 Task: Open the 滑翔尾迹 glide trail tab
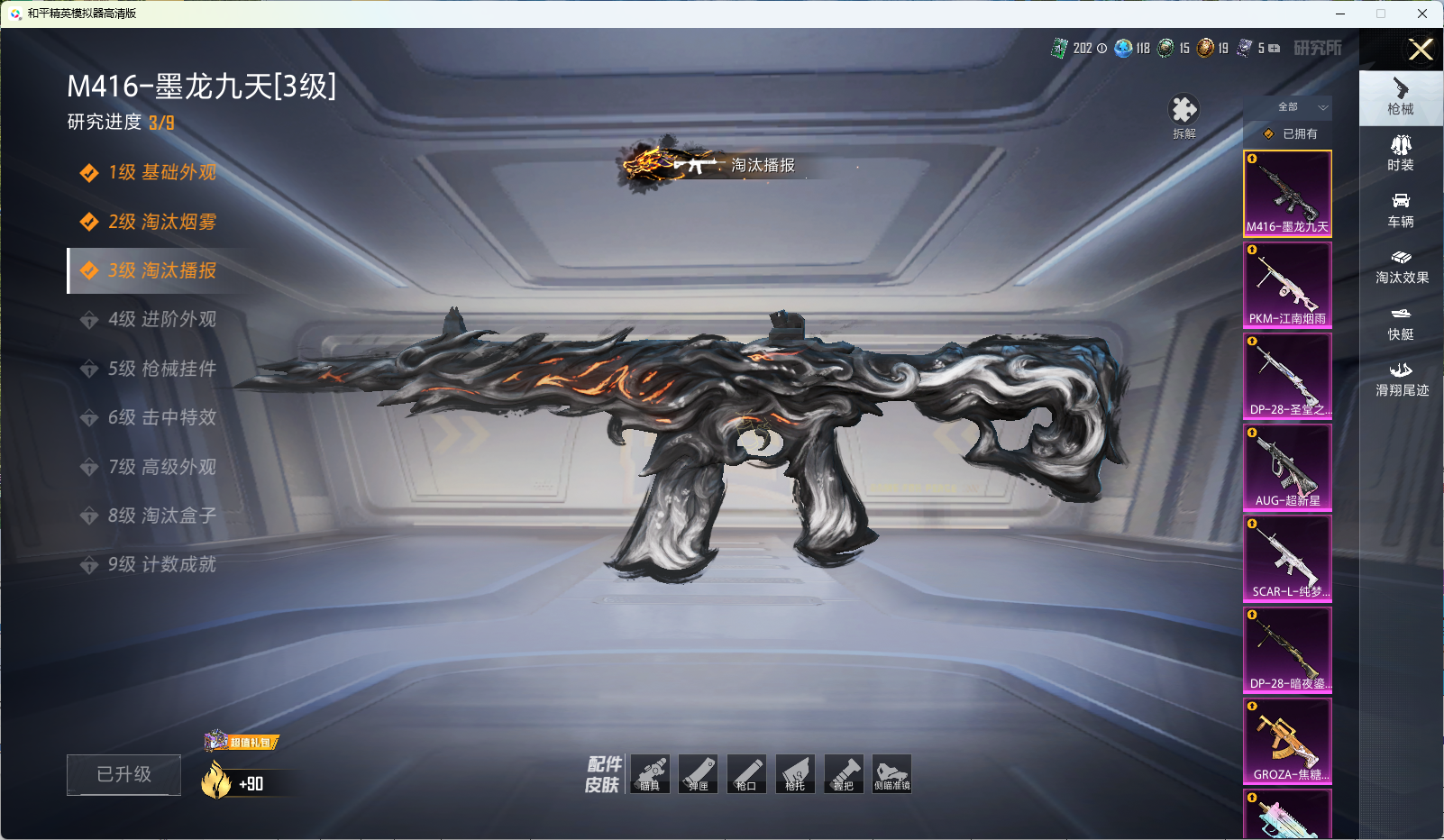[x=1401, y=379]
